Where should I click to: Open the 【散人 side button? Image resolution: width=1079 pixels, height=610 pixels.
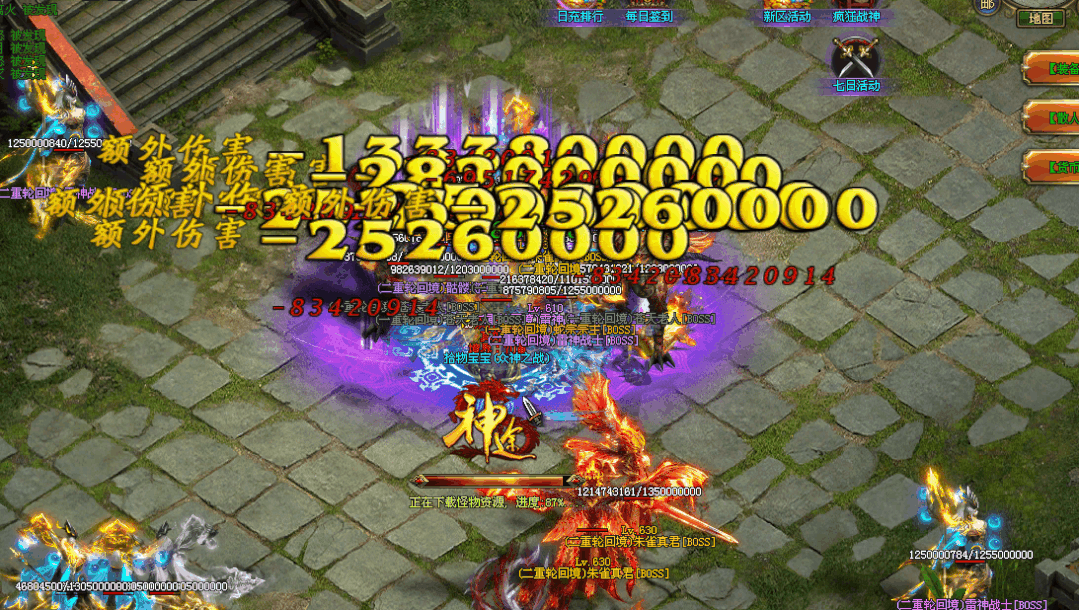point(1052,117)
